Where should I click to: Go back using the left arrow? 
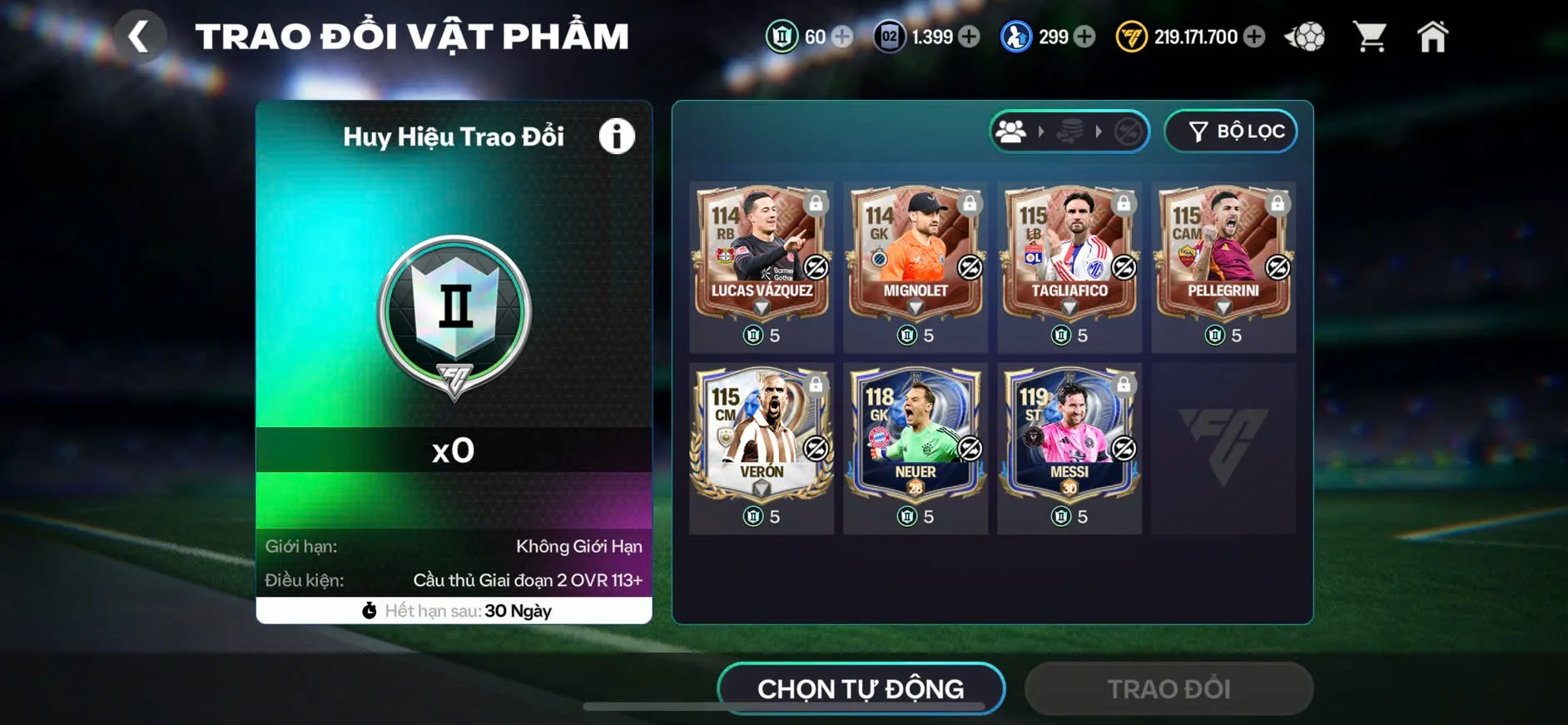(140, 35)
